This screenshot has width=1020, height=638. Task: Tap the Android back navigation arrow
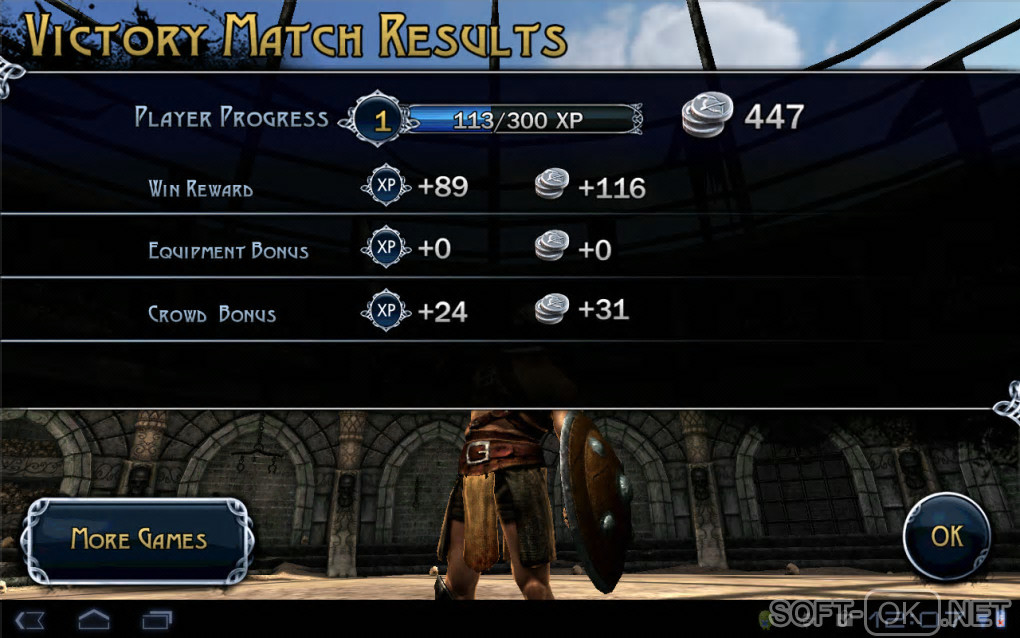tap(30, 620)
